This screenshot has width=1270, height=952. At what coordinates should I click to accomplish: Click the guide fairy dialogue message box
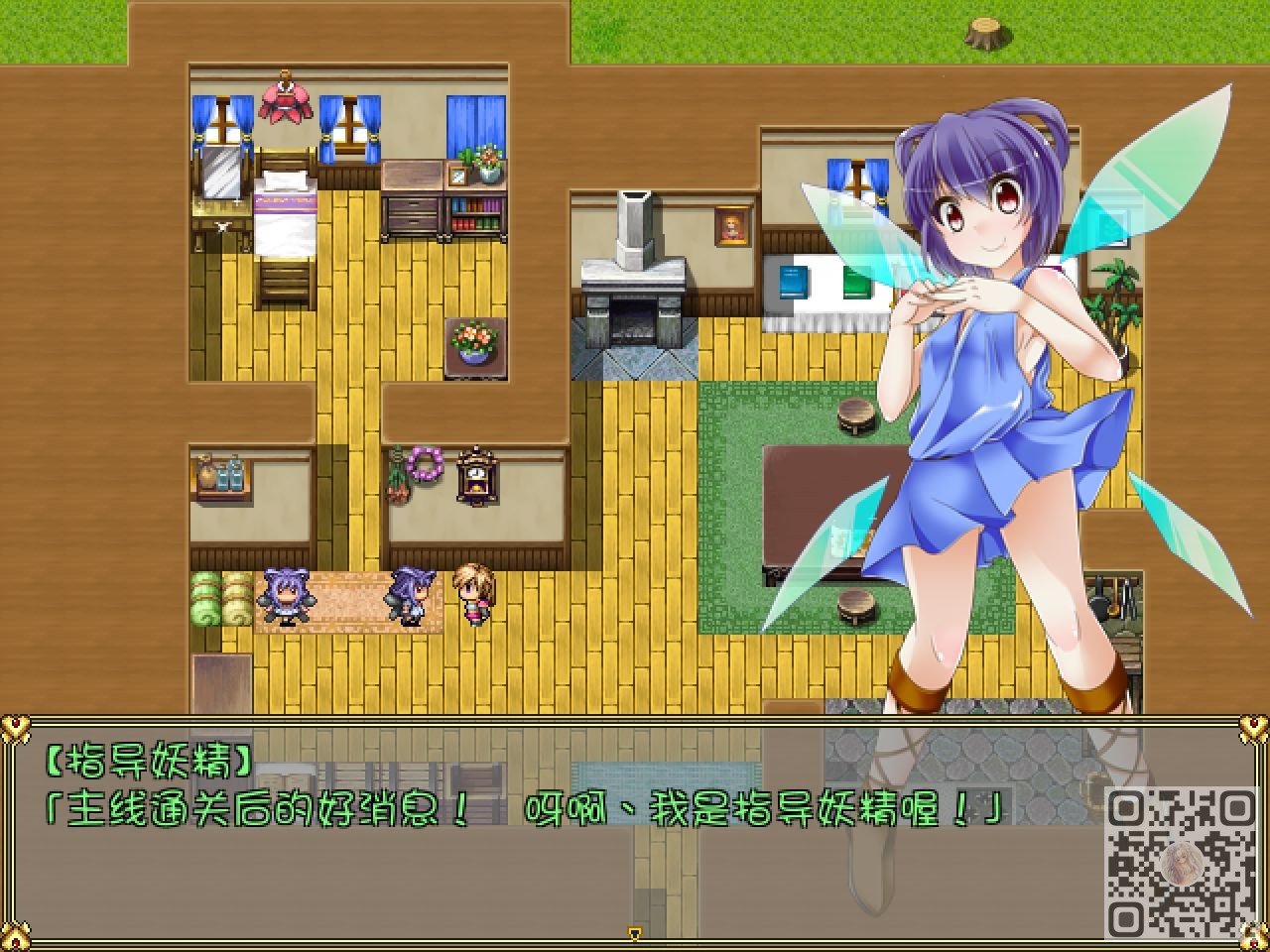pyautogui.click(x=556, y=833)
